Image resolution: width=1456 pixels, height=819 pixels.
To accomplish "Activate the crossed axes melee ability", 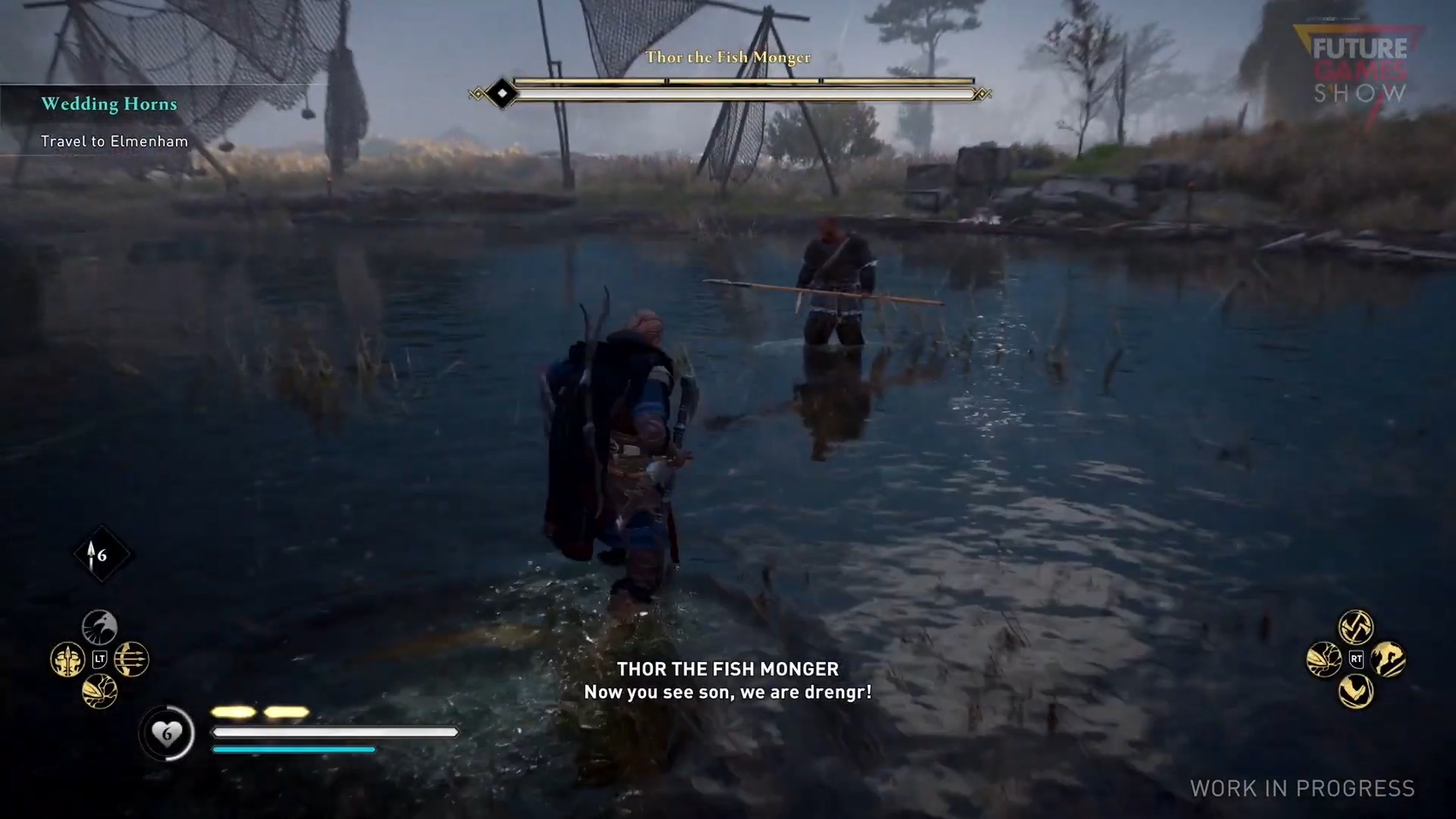I will click(1356, 626).
